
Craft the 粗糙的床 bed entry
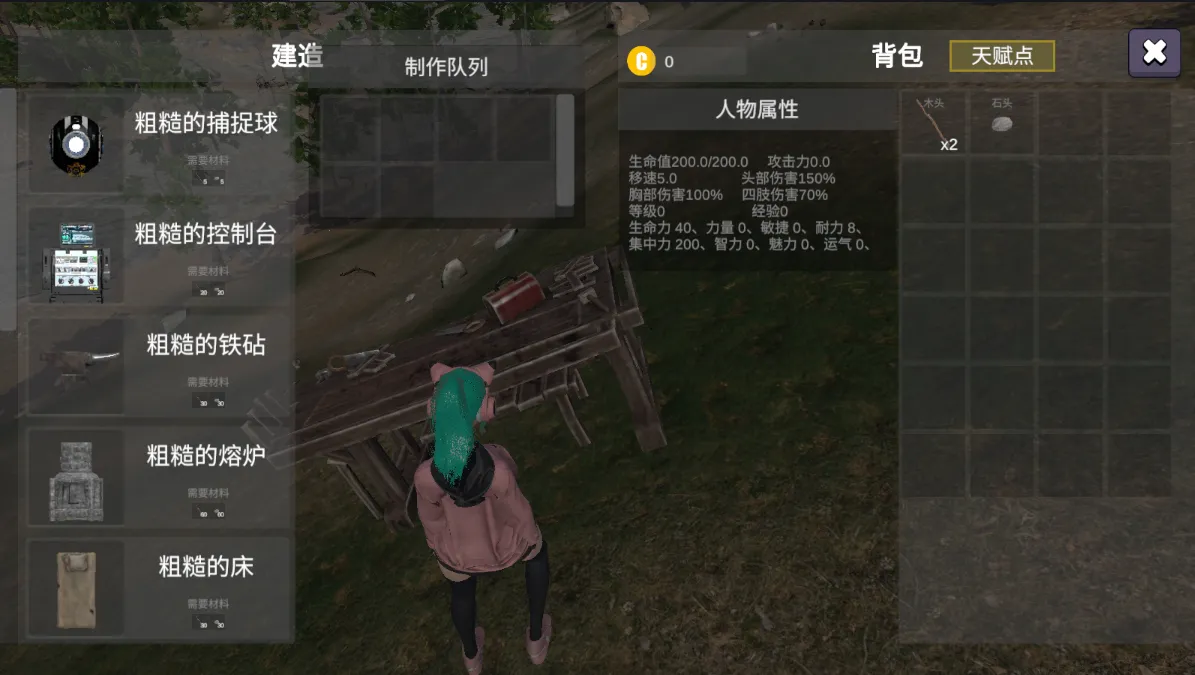[x=160, y=588]
